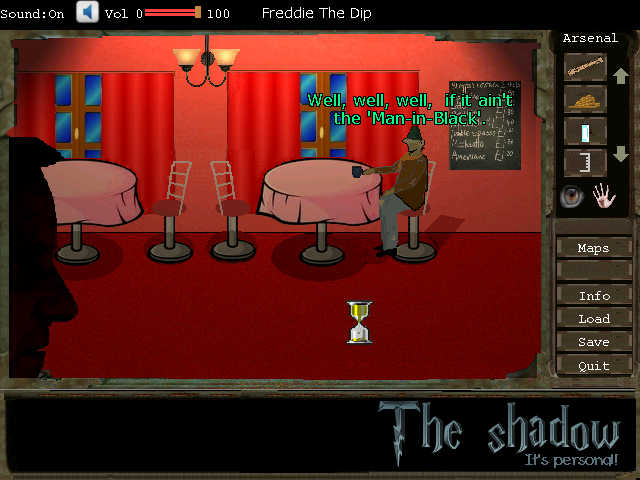Load a saved game

pyautogui.click(x=594, y=319)
